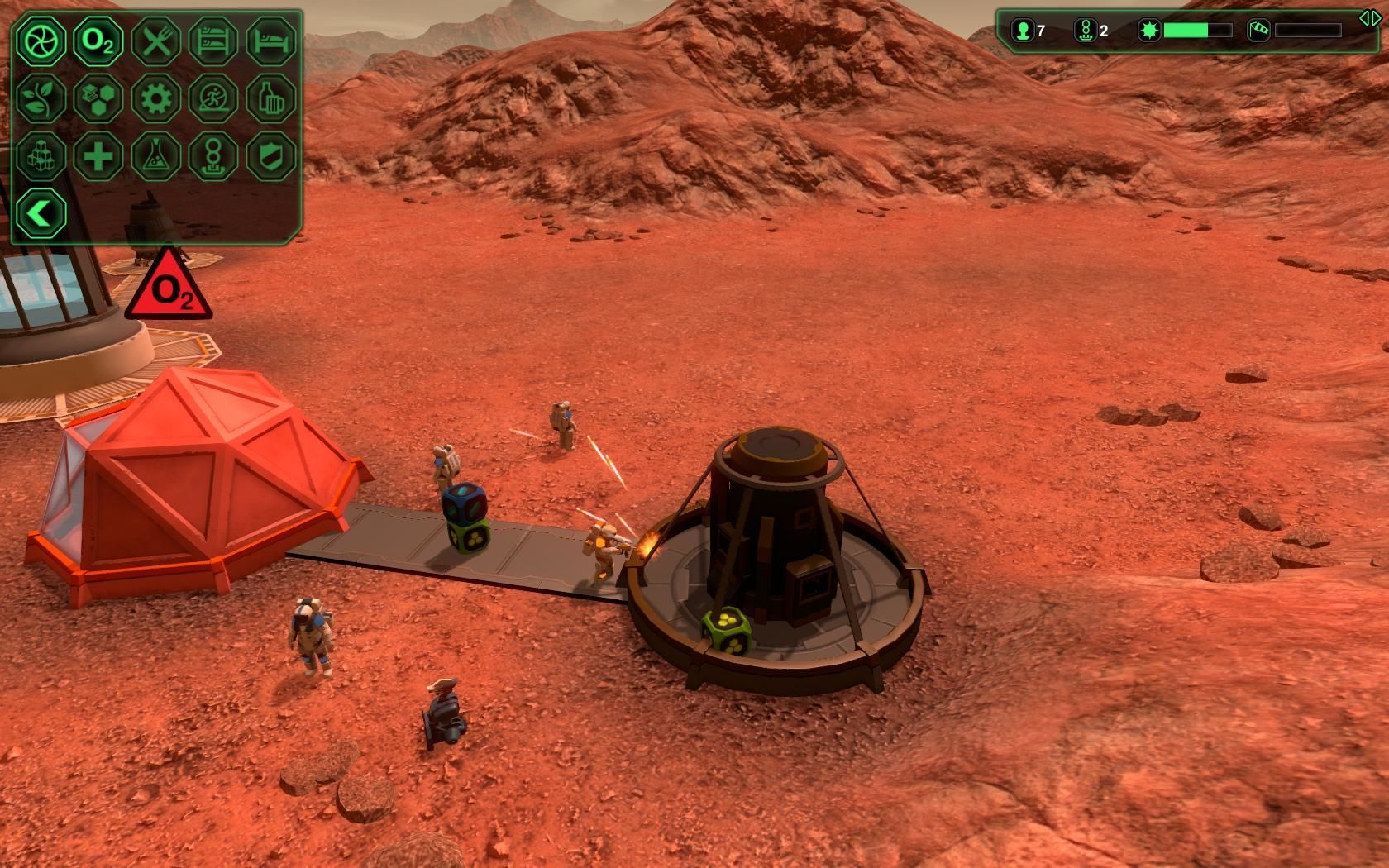Build a canteen with the fork-and-knife icon

[156, 41]
